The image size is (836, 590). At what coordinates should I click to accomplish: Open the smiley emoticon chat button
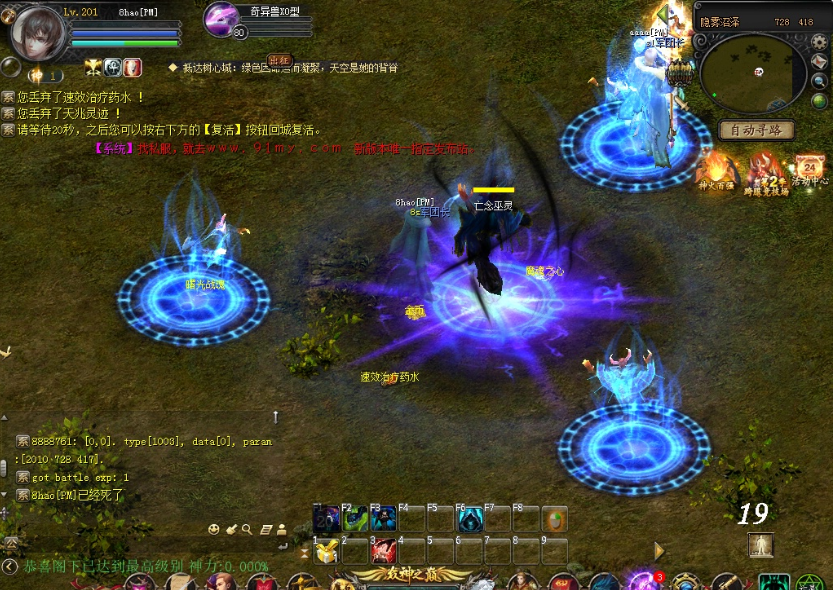coord(213,529)
